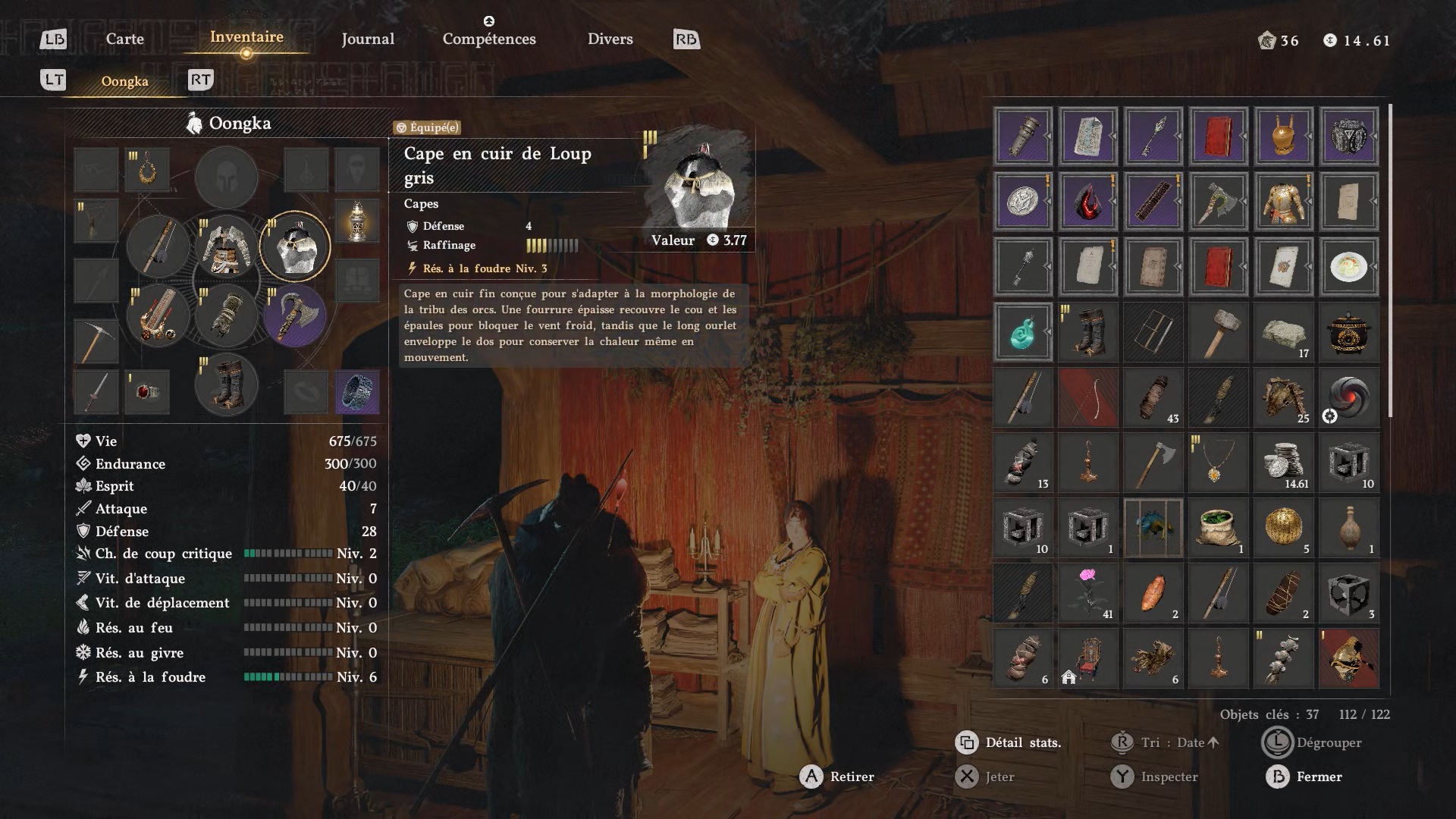The image size is (1456, 819).
Task: Select the equipped boots slot
Action: (x=226, y=385)
